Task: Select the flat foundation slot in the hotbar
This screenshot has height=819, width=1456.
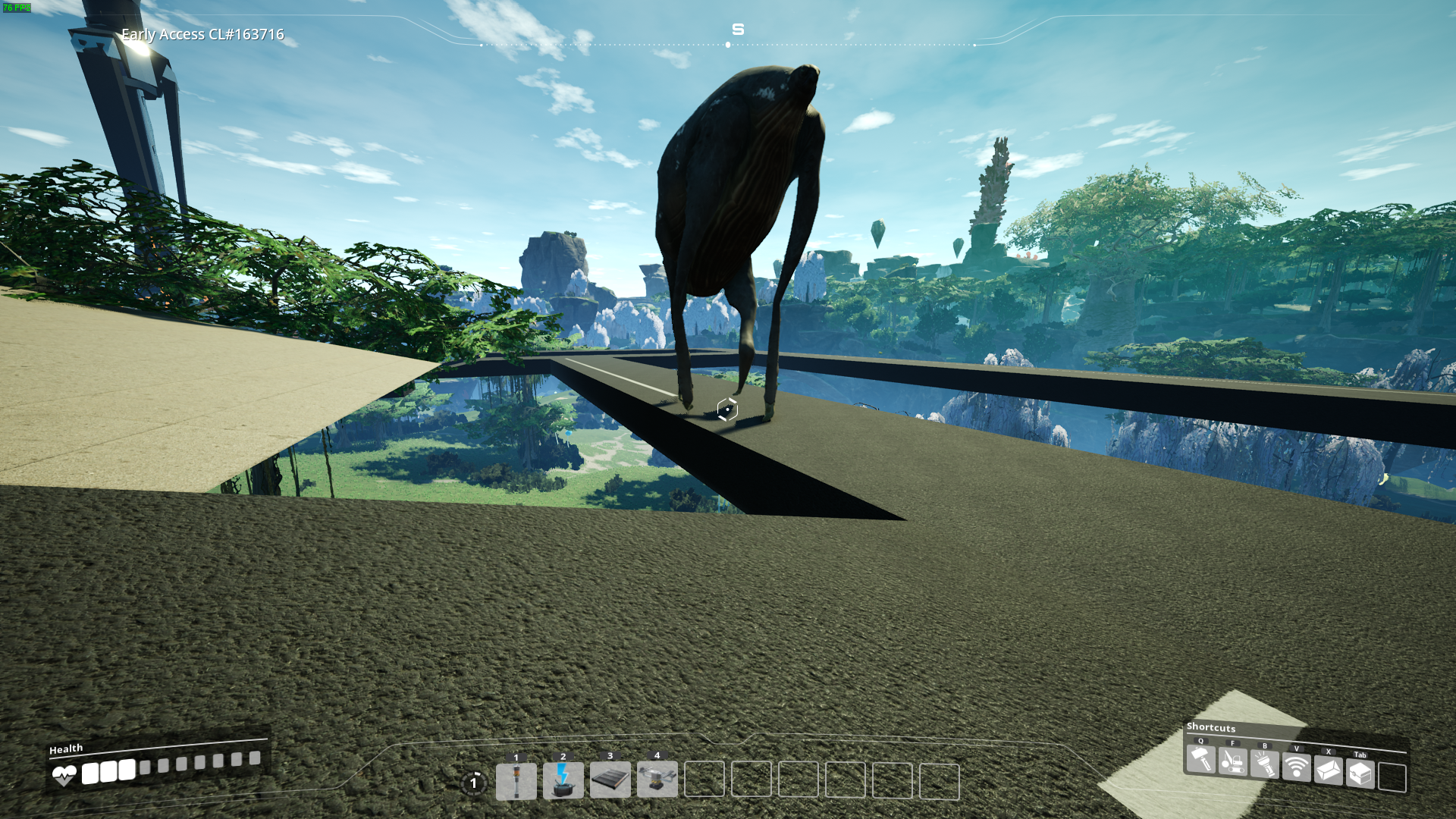Action: click(x=610, y=780)
